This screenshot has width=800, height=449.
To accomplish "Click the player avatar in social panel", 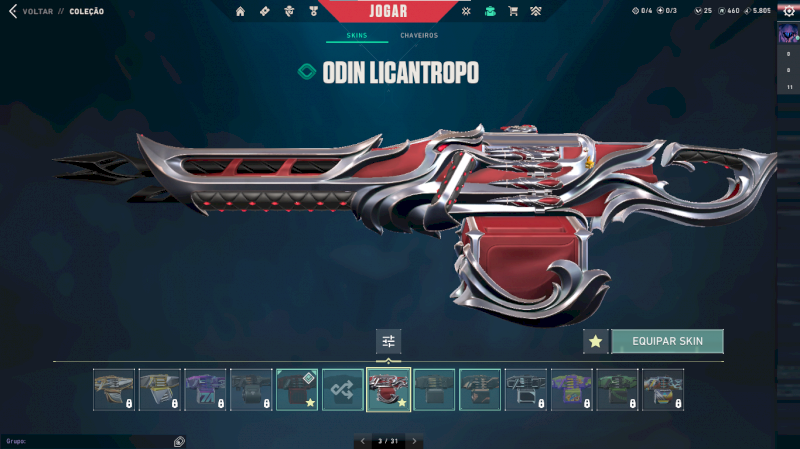I will click(788, 35).
